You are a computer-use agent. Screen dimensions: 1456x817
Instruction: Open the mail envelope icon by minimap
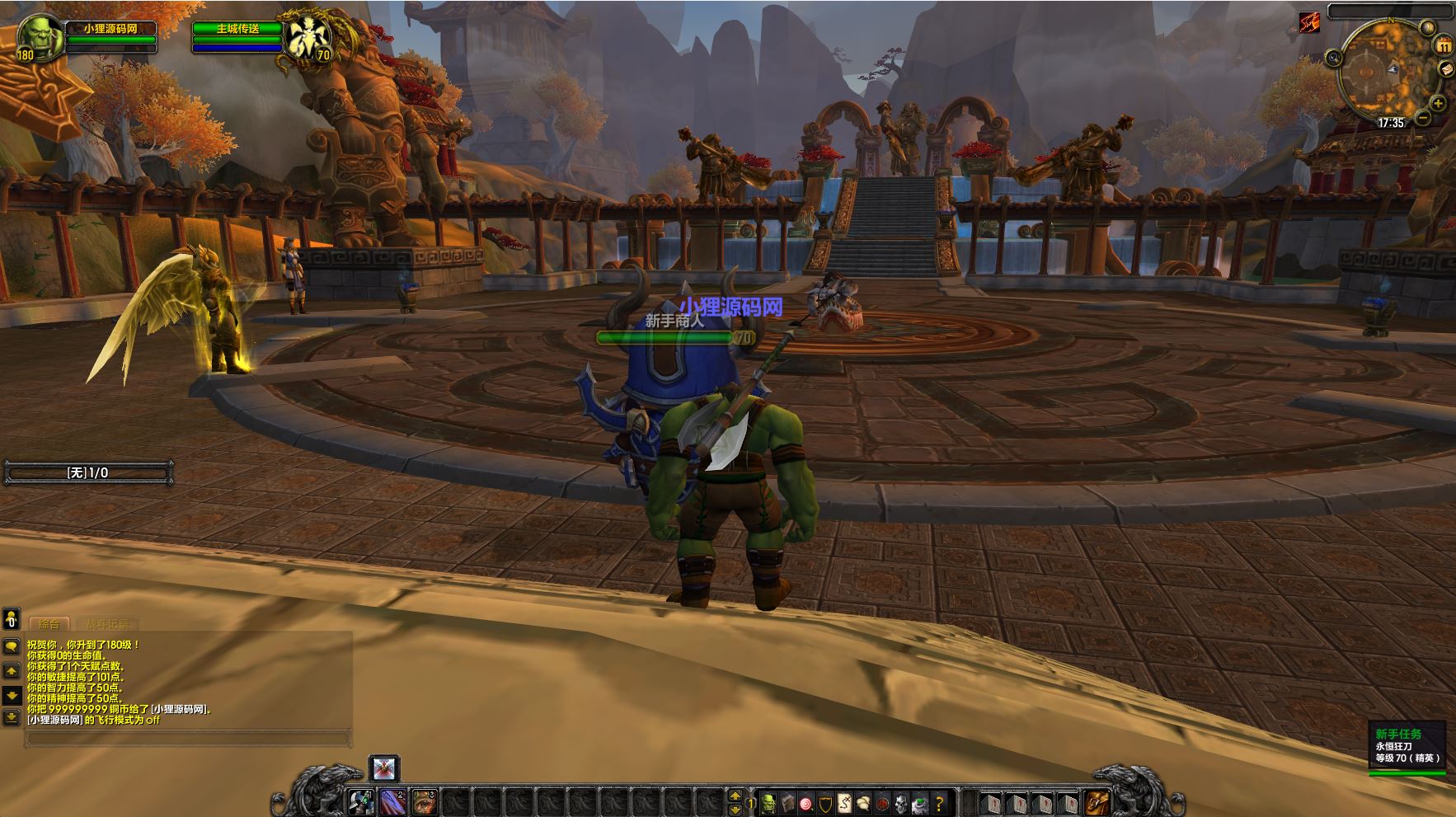tap(1446, 69)
